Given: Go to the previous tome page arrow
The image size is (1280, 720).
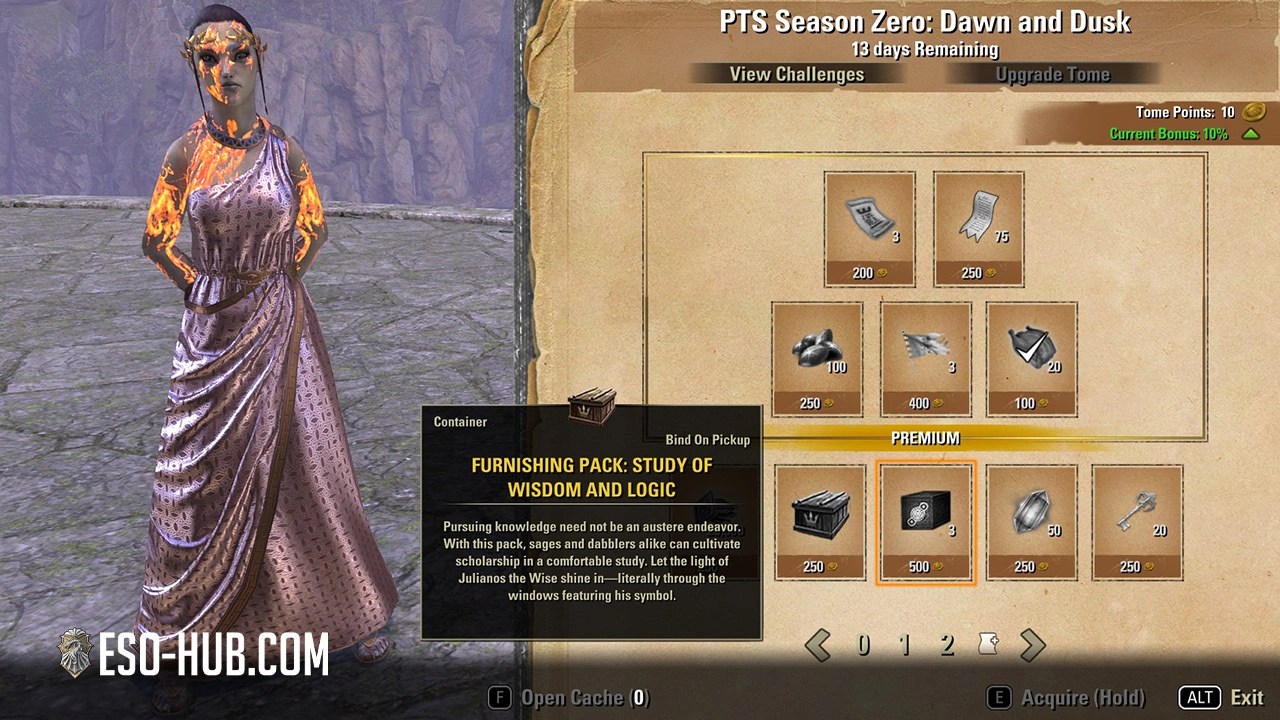Looking at the screenshot, I should (818, 645).
